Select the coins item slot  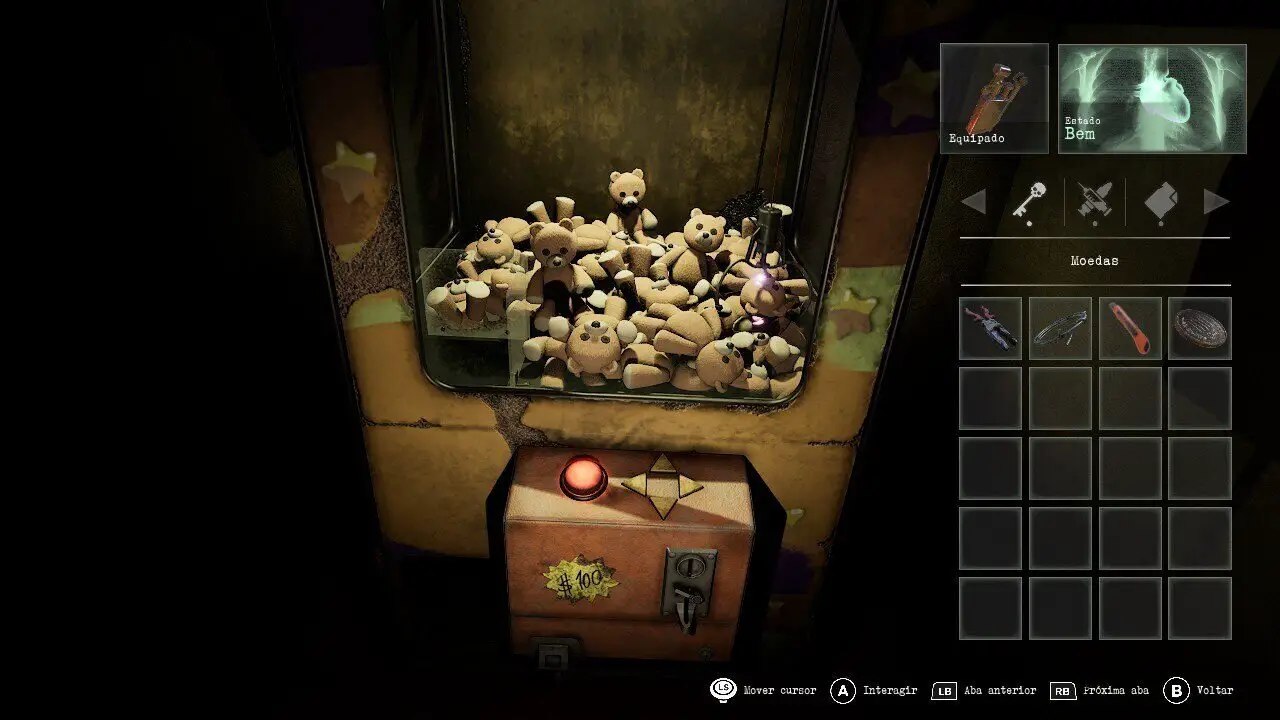click(x=1200, y=328)
